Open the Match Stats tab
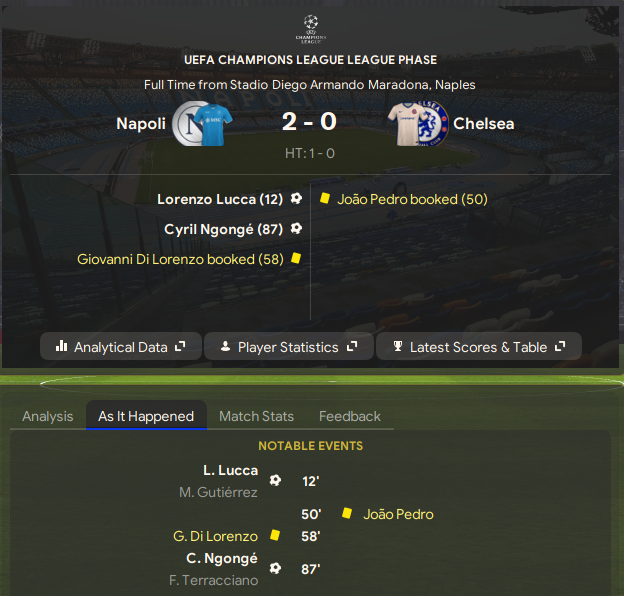 256,416
